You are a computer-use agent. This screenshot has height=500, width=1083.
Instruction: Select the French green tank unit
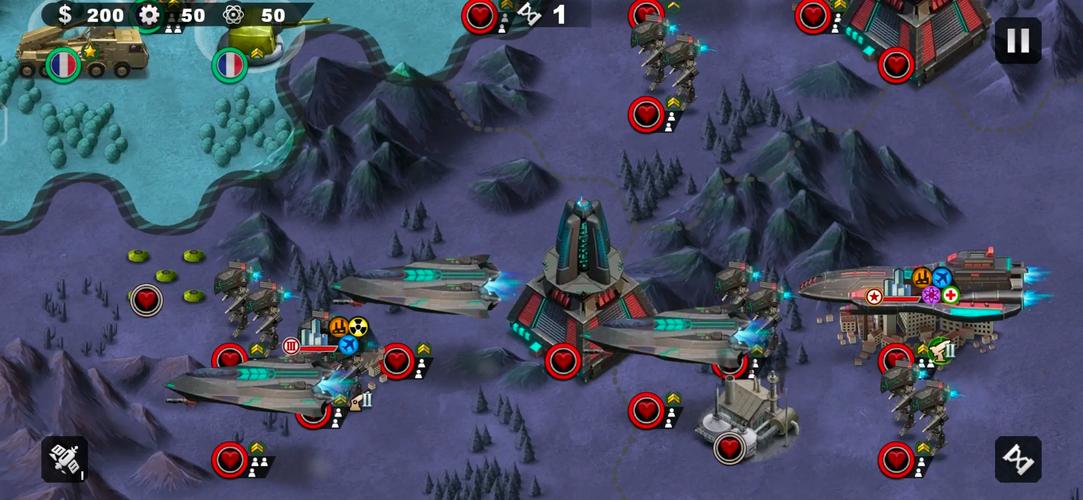(249, 42)
